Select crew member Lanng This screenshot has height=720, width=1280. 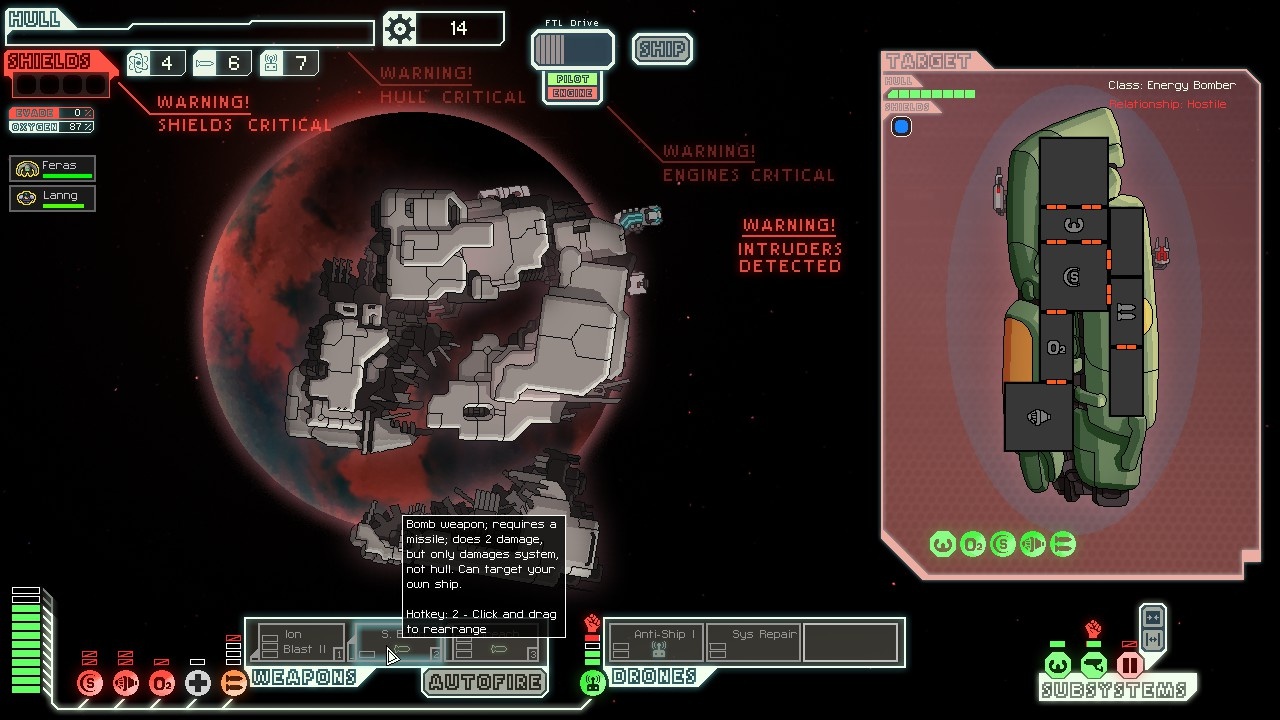tap(53, 198)
